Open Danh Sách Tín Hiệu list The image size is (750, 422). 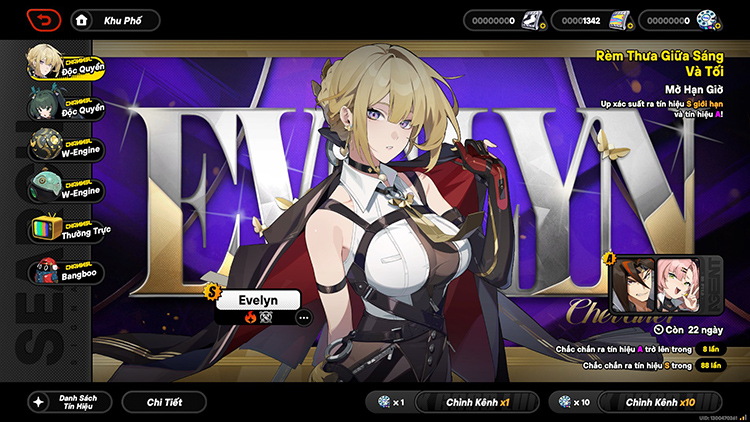point(68,402)
